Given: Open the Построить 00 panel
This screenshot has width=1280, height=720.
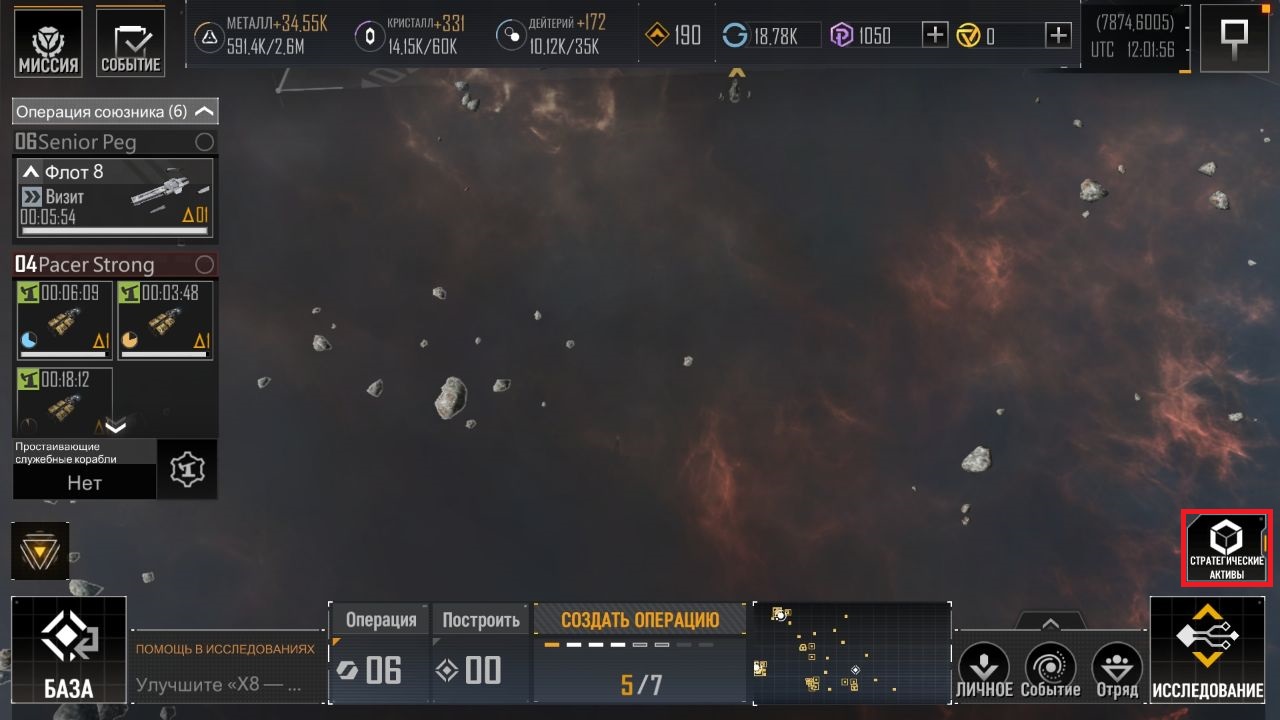Looking at the screenshot, I should pyautogui.click(x=481, y=653).
